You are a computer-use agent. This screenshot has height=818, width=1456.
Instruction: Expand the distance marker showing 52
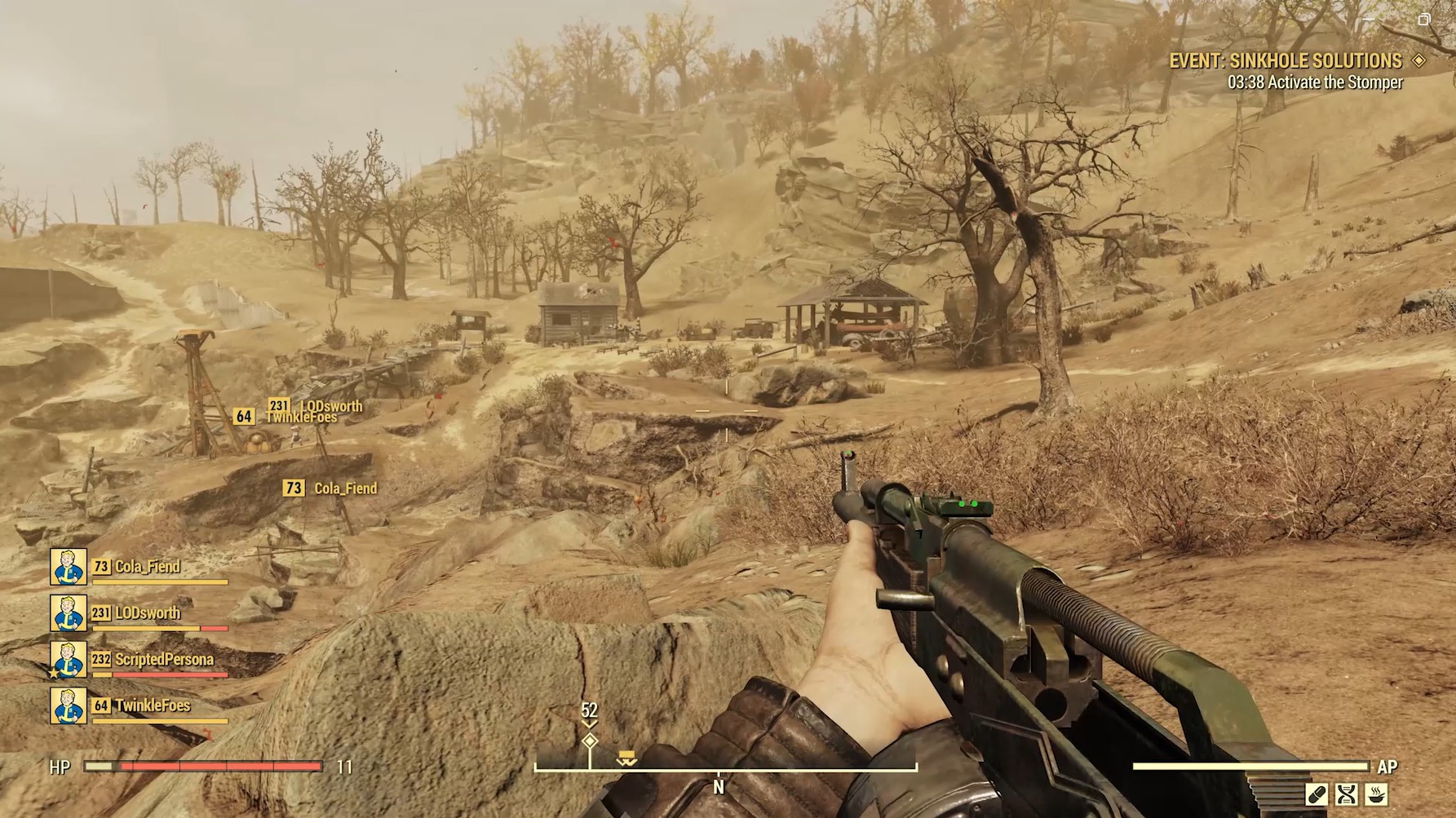coord(589,711)
